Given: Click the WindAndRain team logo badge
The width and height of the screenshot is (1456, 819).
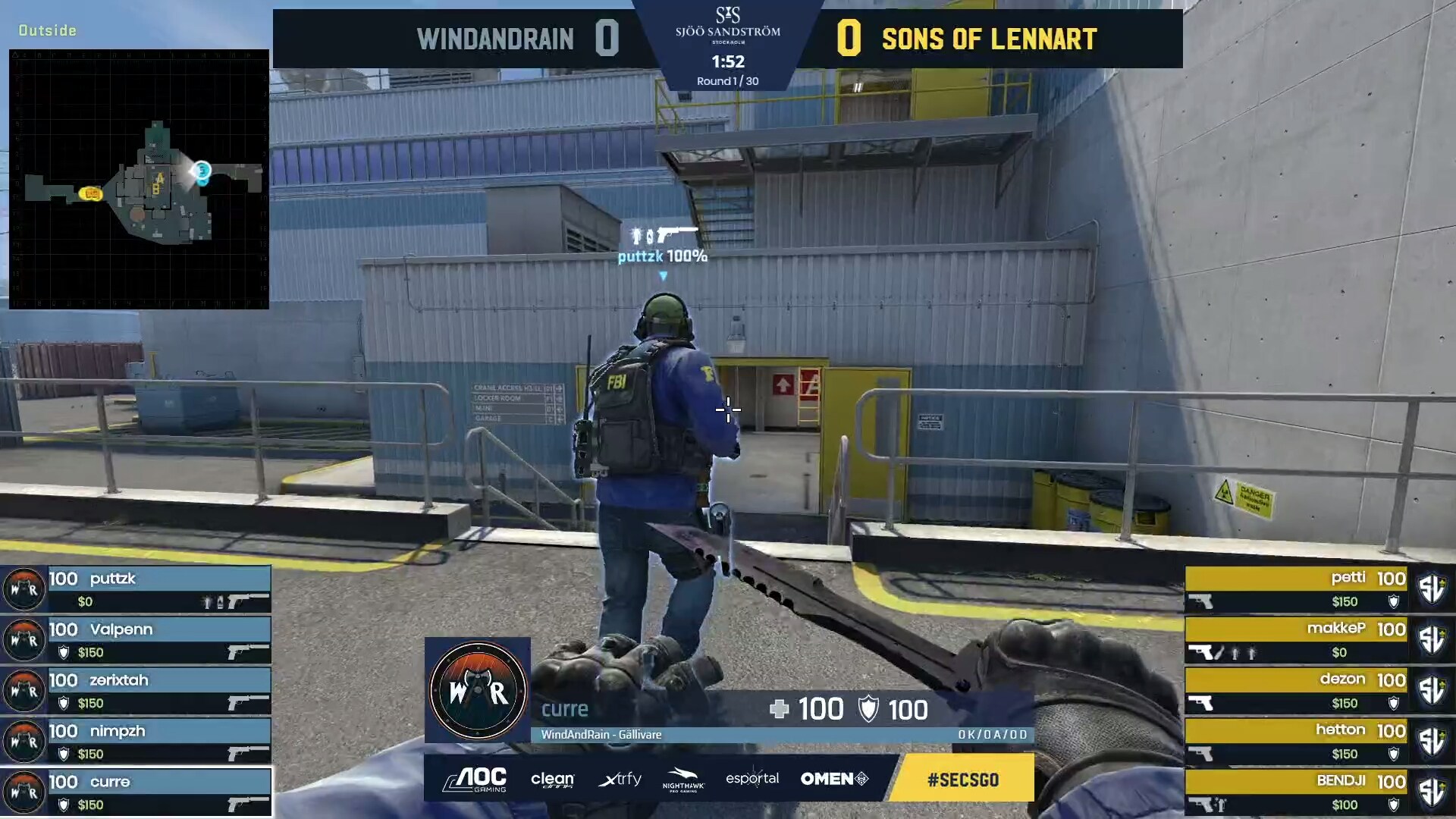Looking at the screenshot, I should [478, 690].
